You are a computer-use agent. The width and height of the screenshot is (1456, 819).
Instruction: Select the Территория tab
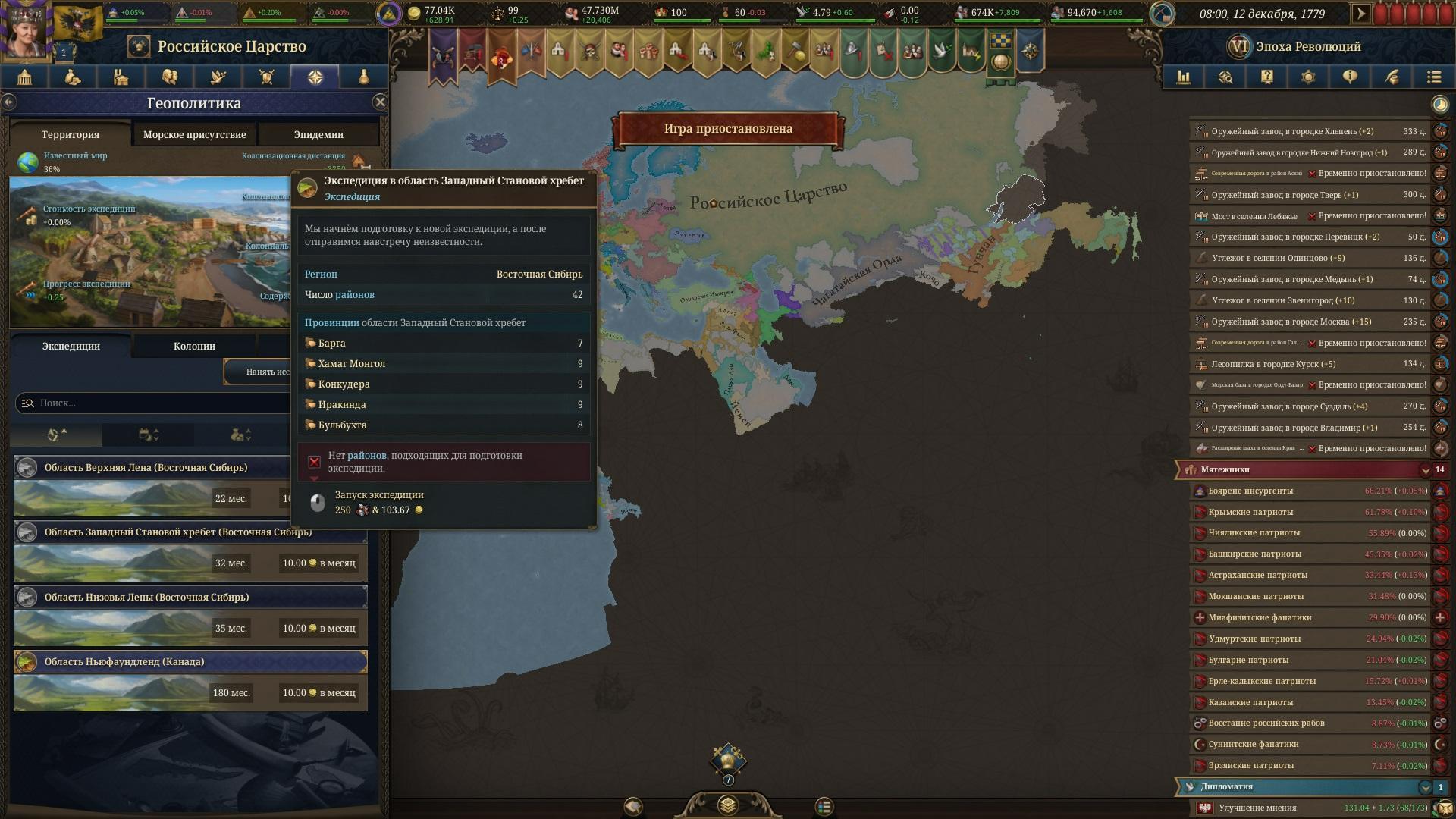tap(70, 134)
